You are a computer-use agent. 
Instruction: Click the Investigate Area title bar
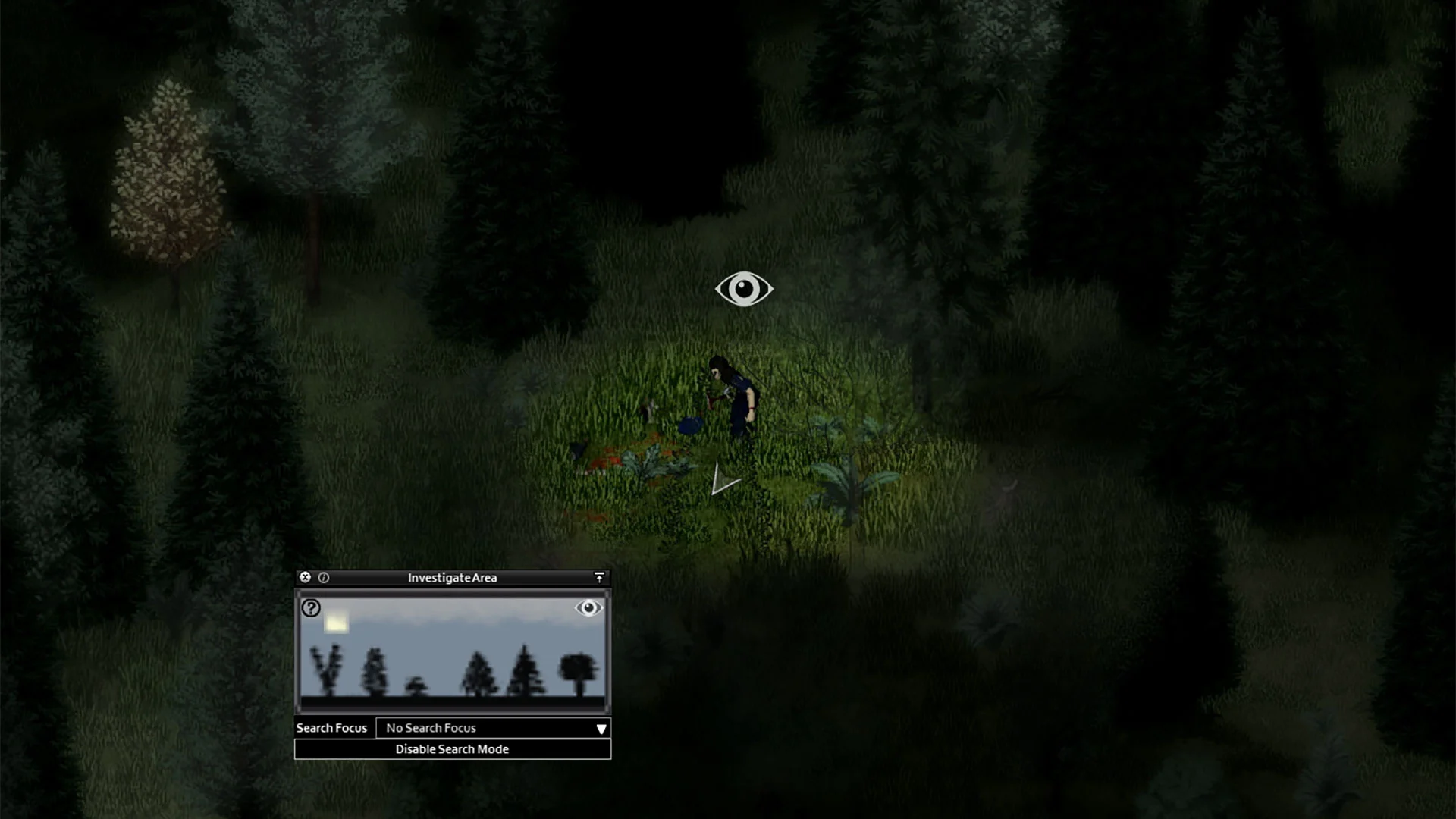453,577
